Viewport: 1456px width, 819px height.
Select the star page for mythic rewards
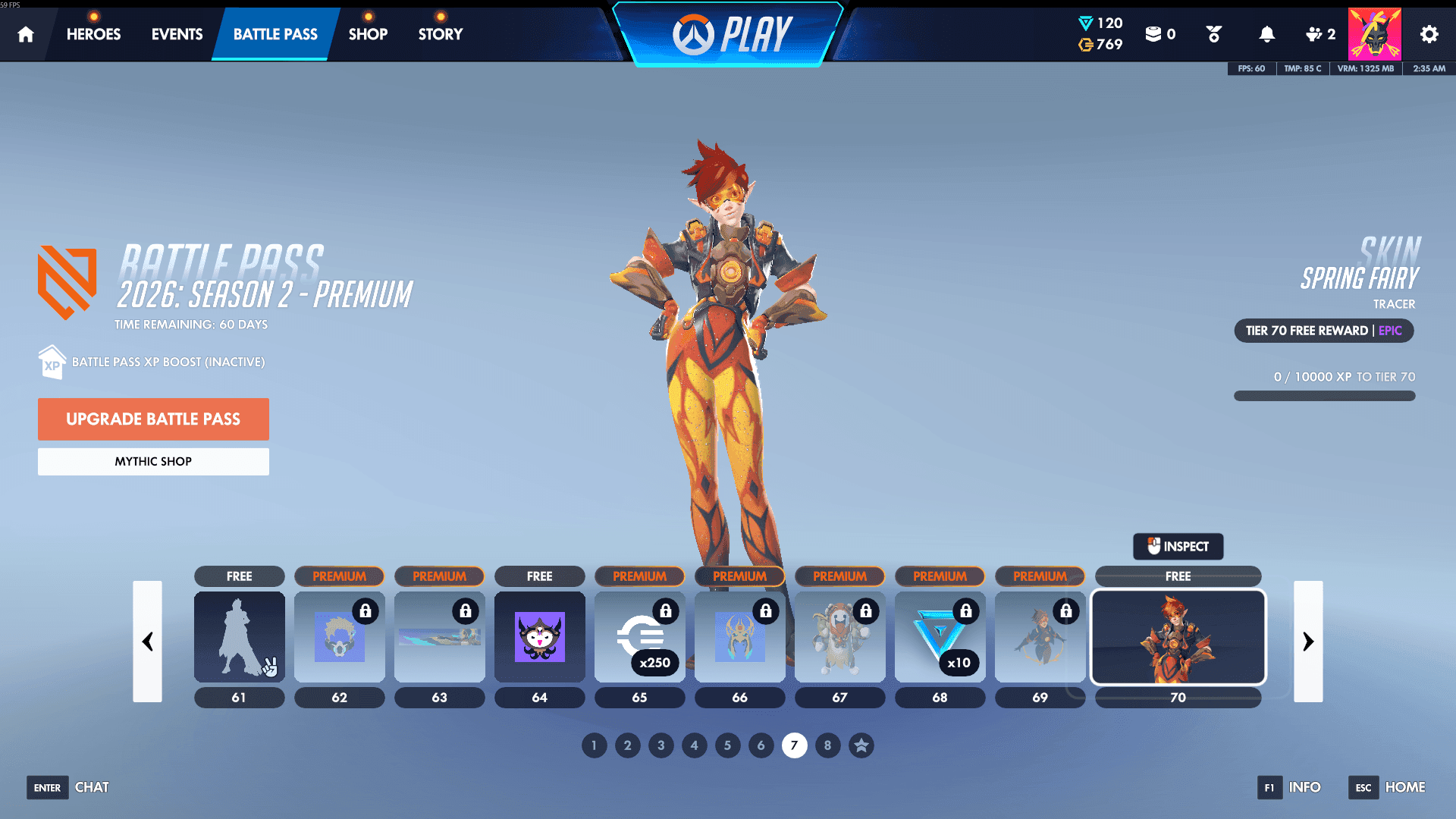pyautogui.click(x=861, y=745)
